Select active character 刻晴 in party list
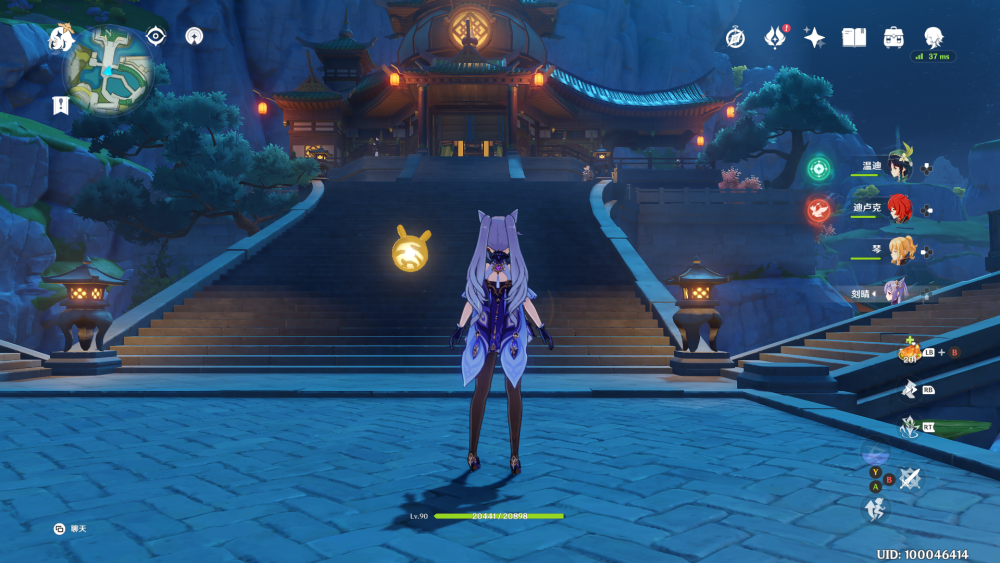Viewport: 1000px width, 563px height. point(898,292)
